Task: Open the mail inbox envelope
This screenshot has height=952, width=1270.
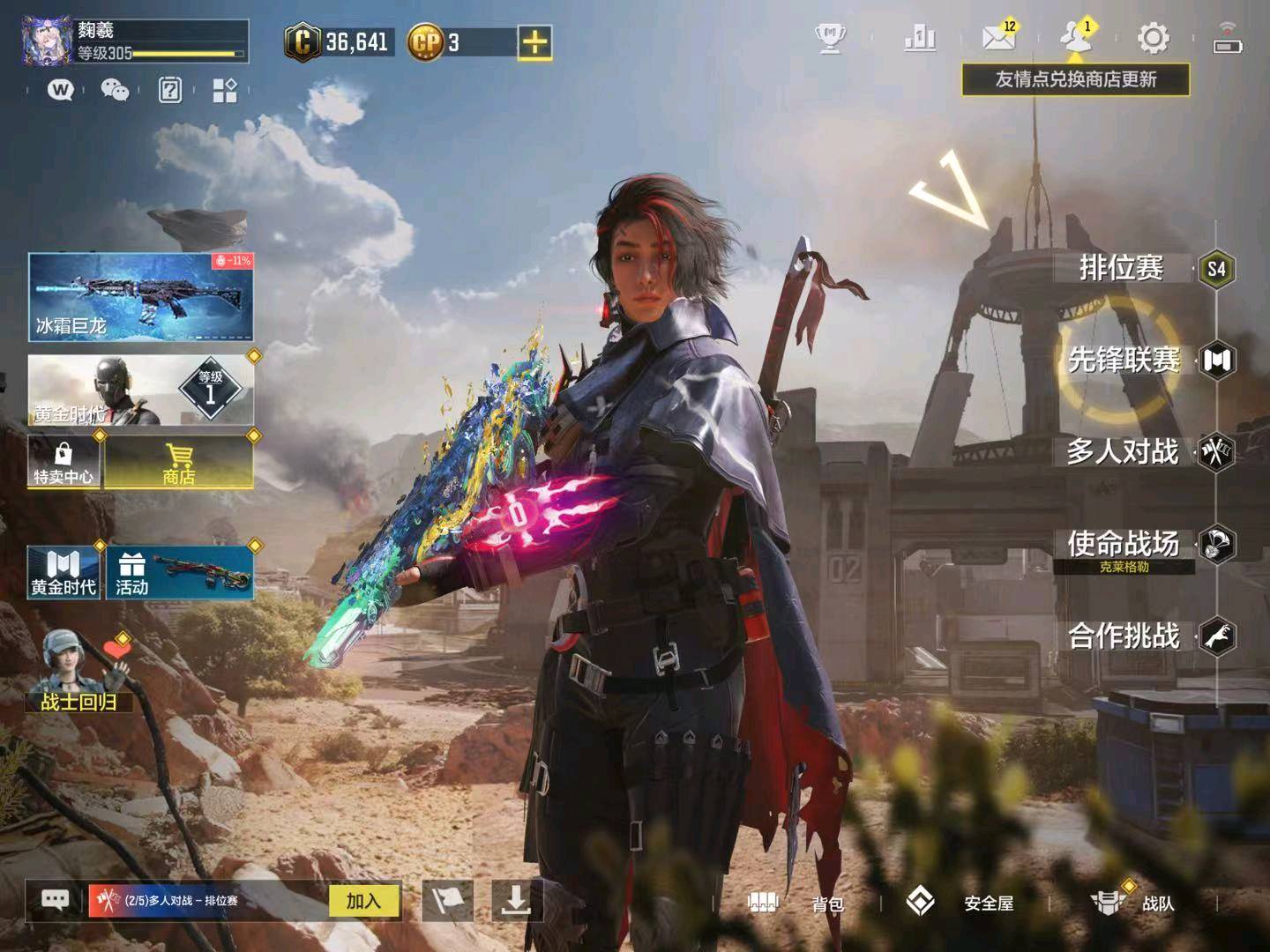Action: pos(998,38)
